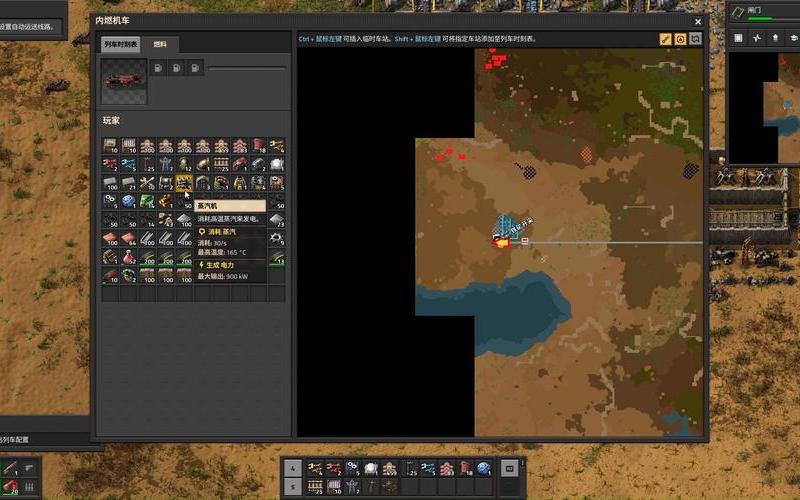Screen dimensions: 800x500
Task: Toggle the orange wrench button above the map
Action: click(x=665, y=39)
